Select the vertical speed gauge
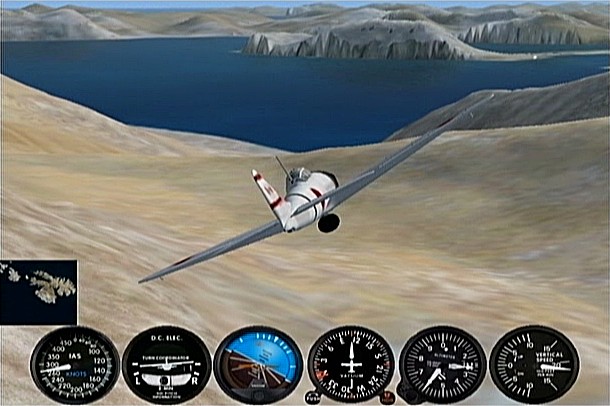The height and width of the screenshot is (406, 610). point(534,365)
